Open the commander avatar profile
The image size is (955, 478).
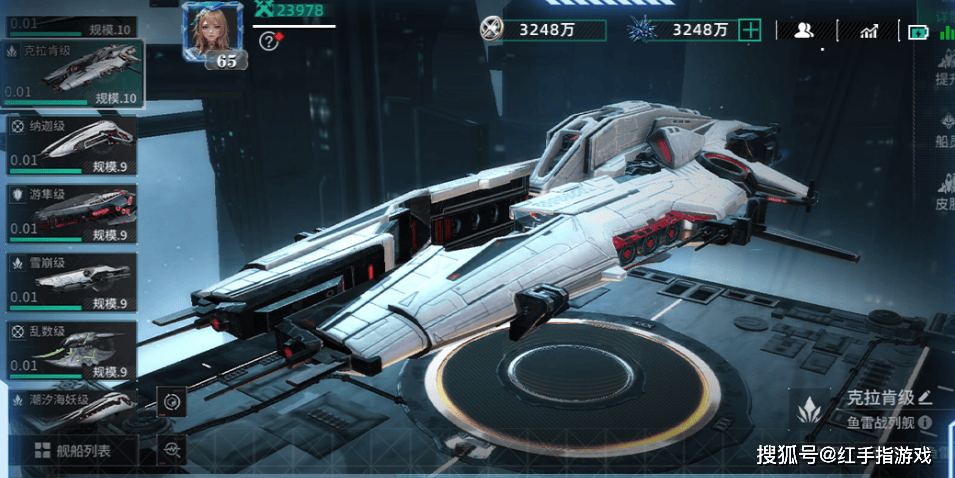[x=211, y=33]
